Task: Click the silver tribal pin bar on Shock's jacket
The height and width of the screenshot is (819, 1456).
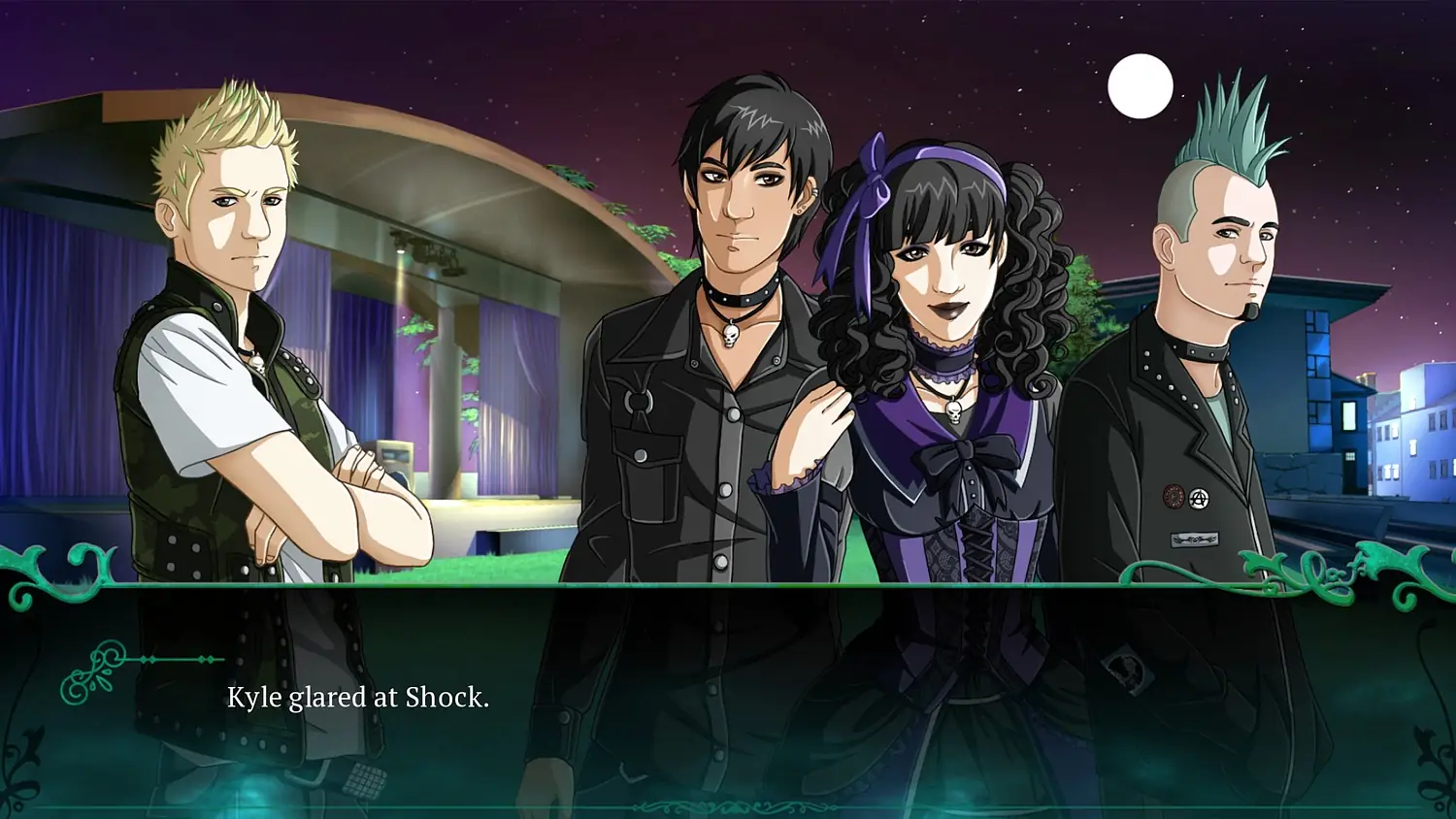Action: (1195, 538)
